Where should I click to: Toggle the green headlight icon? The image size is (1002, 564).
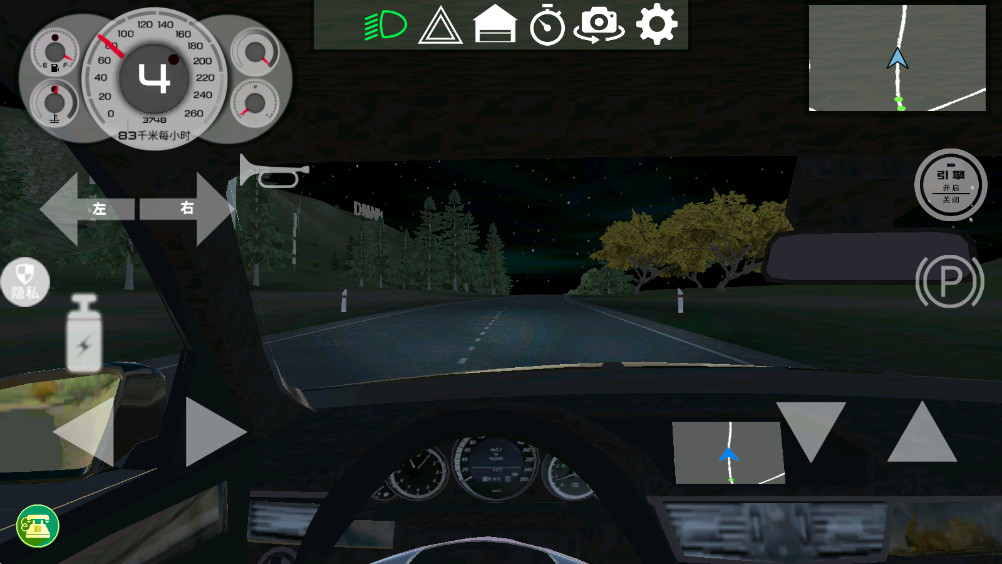[x=385, y=24]
